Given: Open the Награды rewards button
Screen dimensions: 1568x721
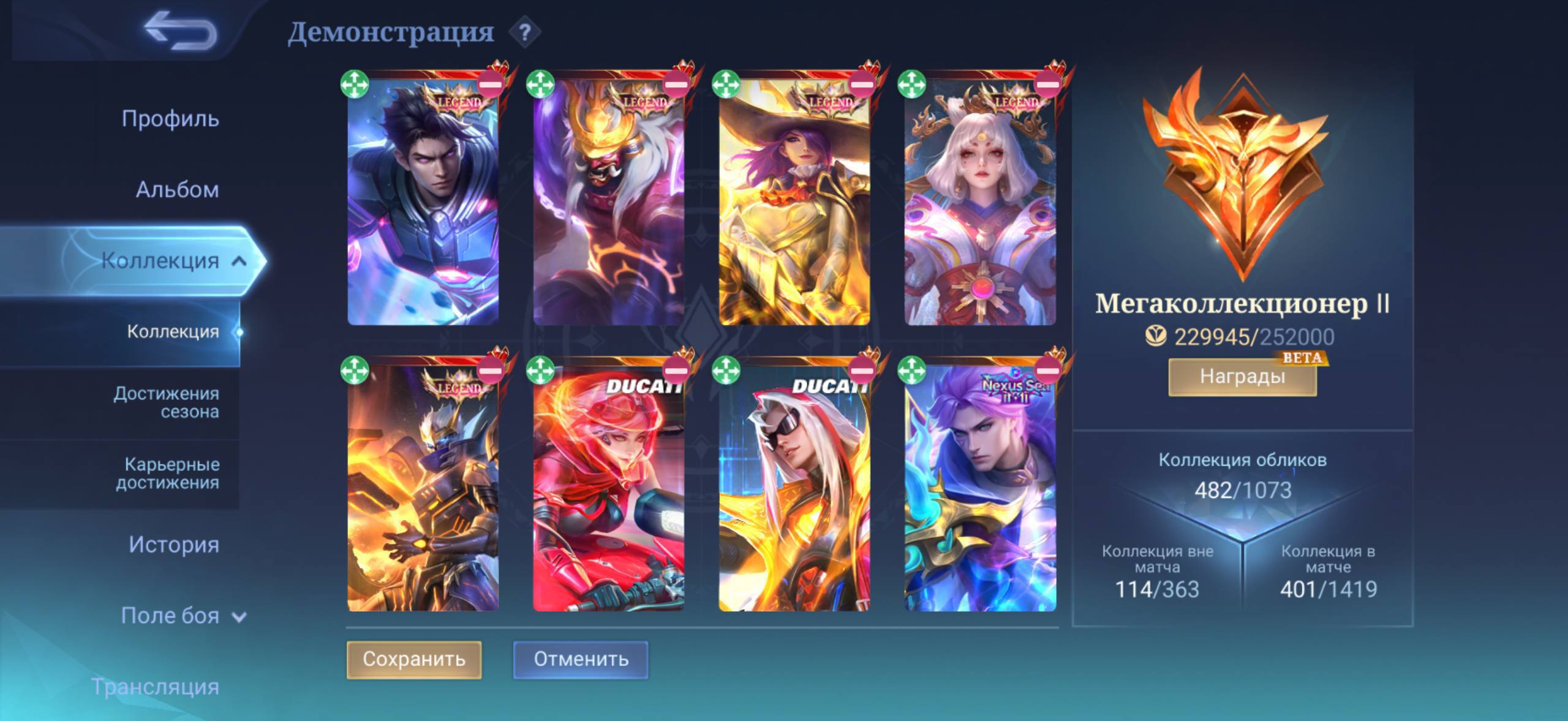Looking at the screenshot, I should pos(1242,376).
